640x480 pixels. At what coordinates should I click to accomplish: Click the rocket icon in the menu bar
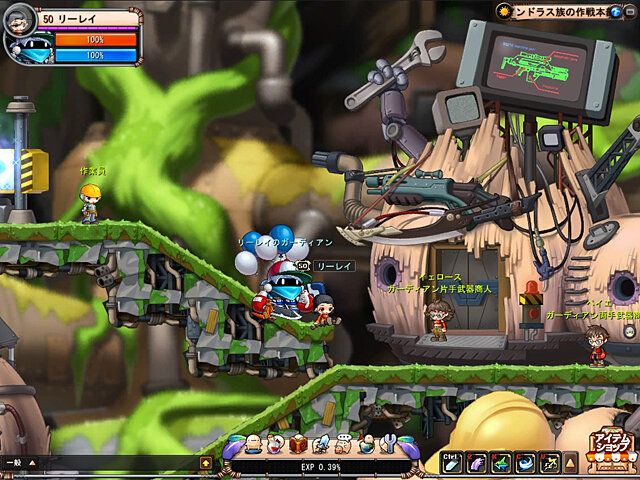(x=321, y=445)
